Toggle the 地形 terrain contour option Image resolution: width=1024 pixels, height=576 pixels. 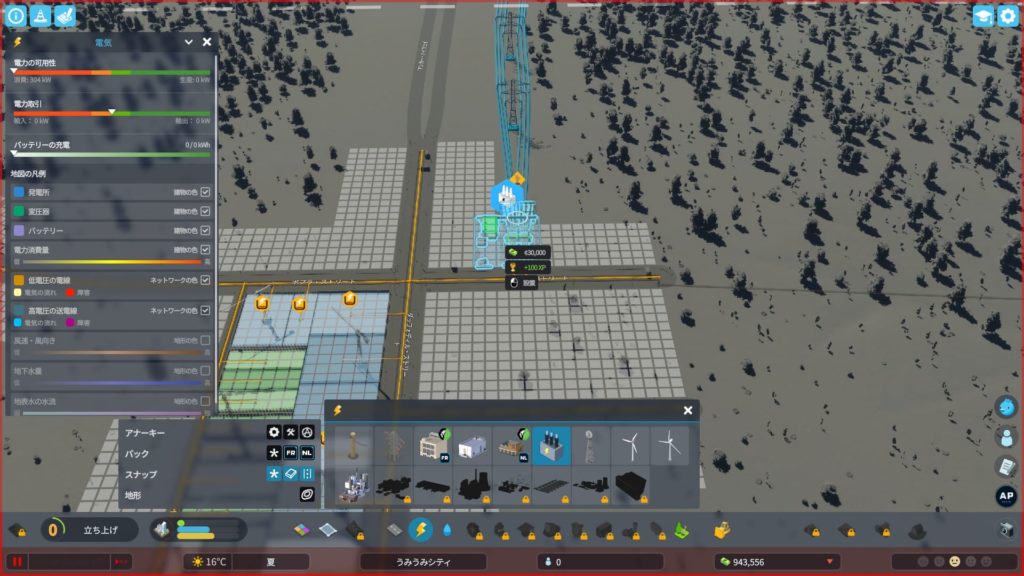click(307, 494)
